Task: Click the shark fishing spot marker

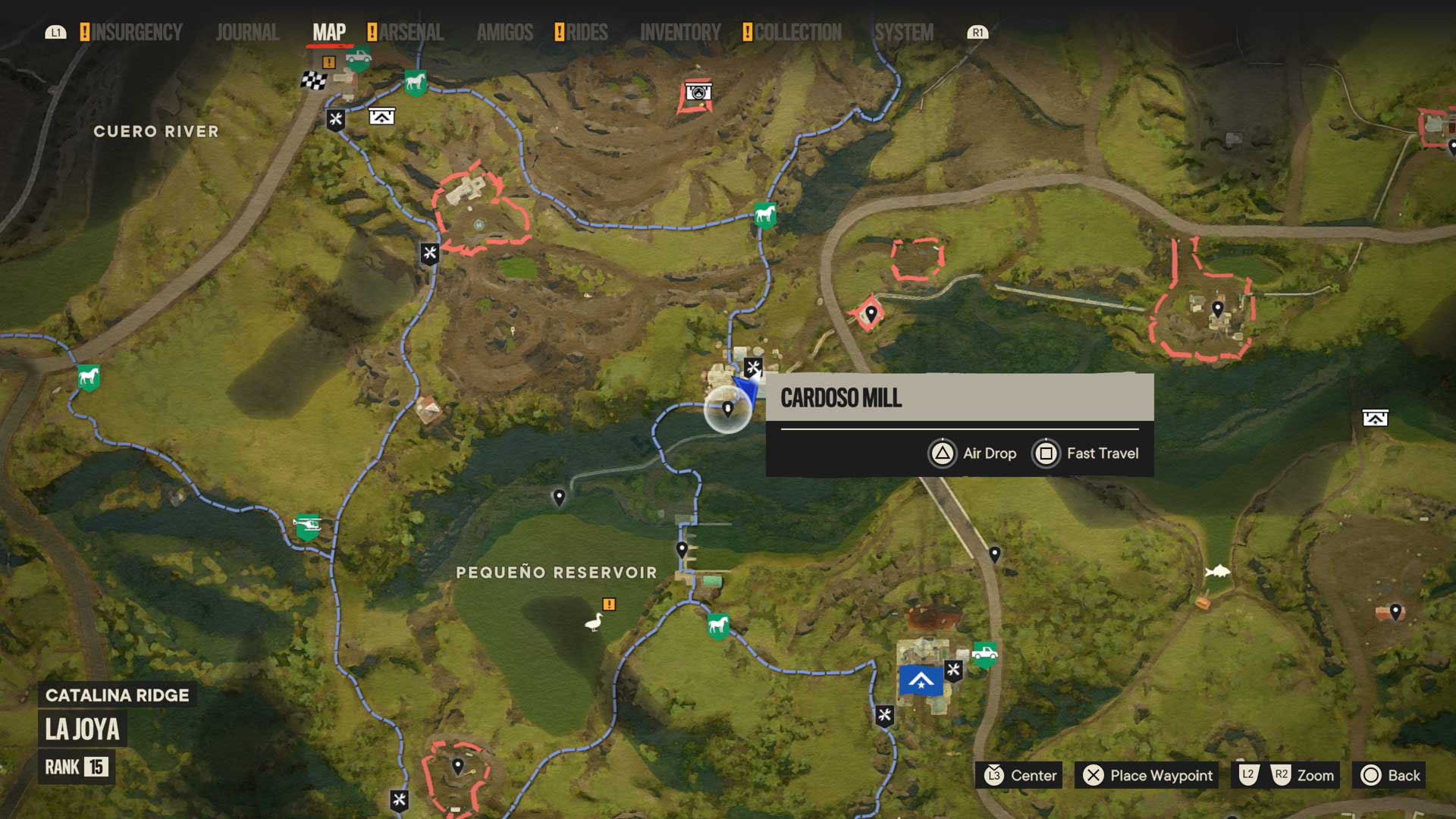Action: (1218, 570)
